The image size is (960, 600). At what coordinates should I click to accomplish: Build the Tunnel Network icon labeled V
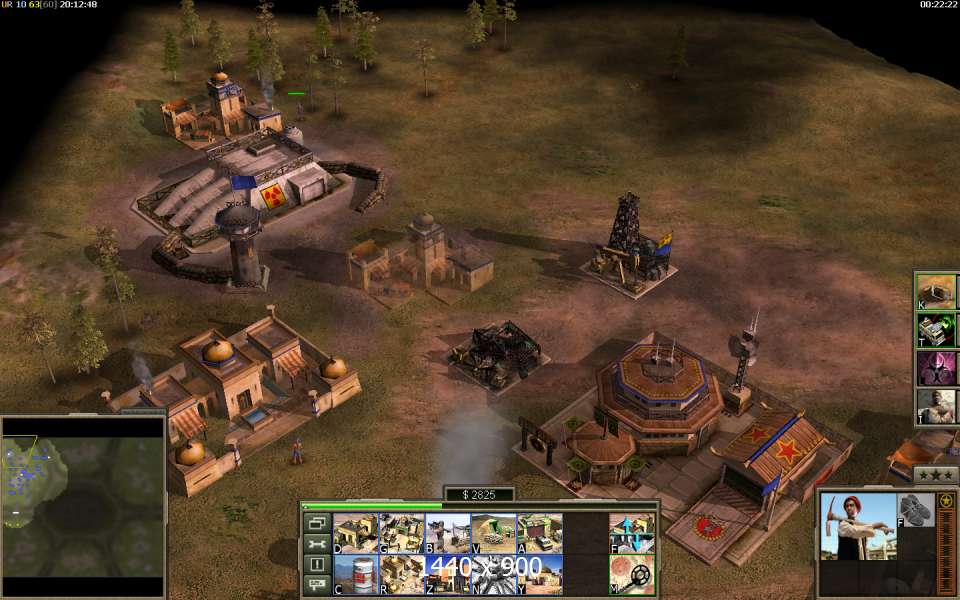click(x=493, y=534)
